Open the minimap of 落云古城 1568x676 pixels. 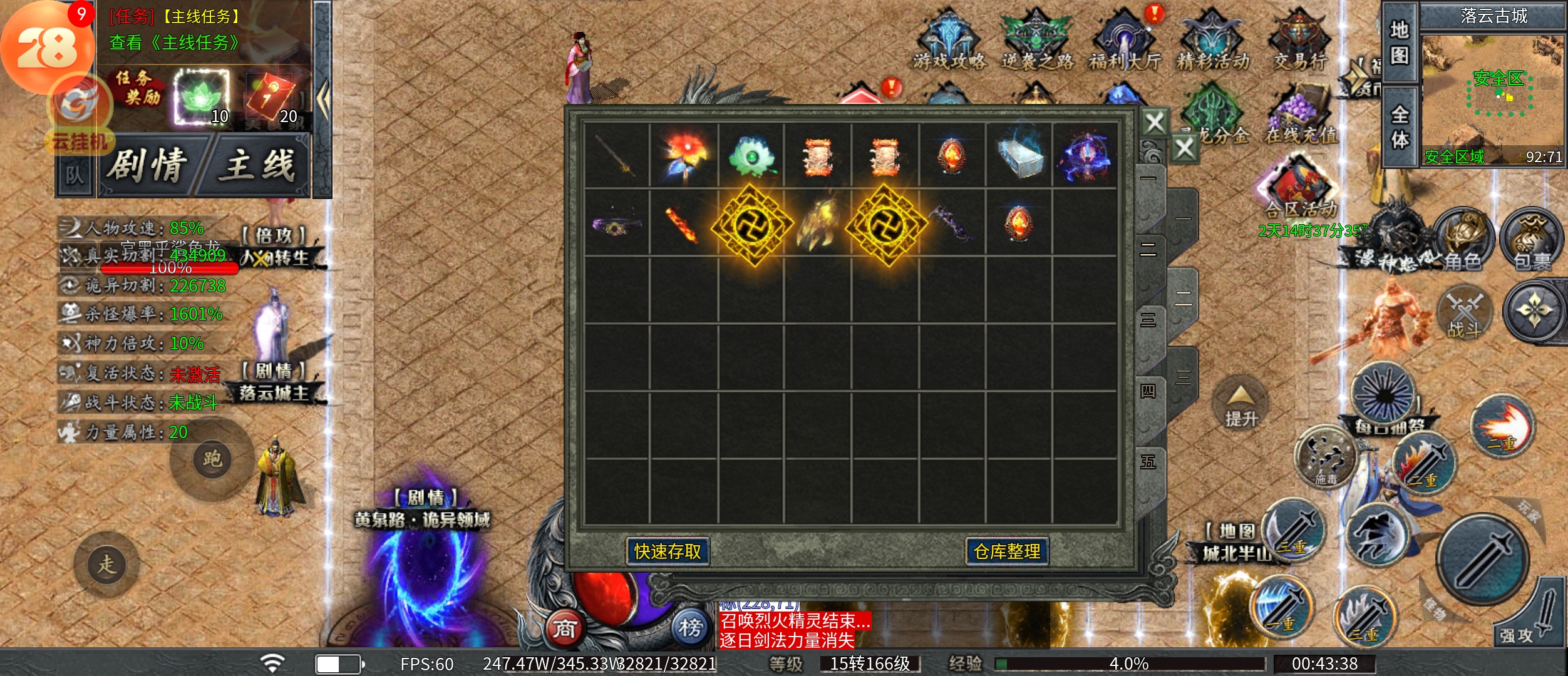point(1493,94)
